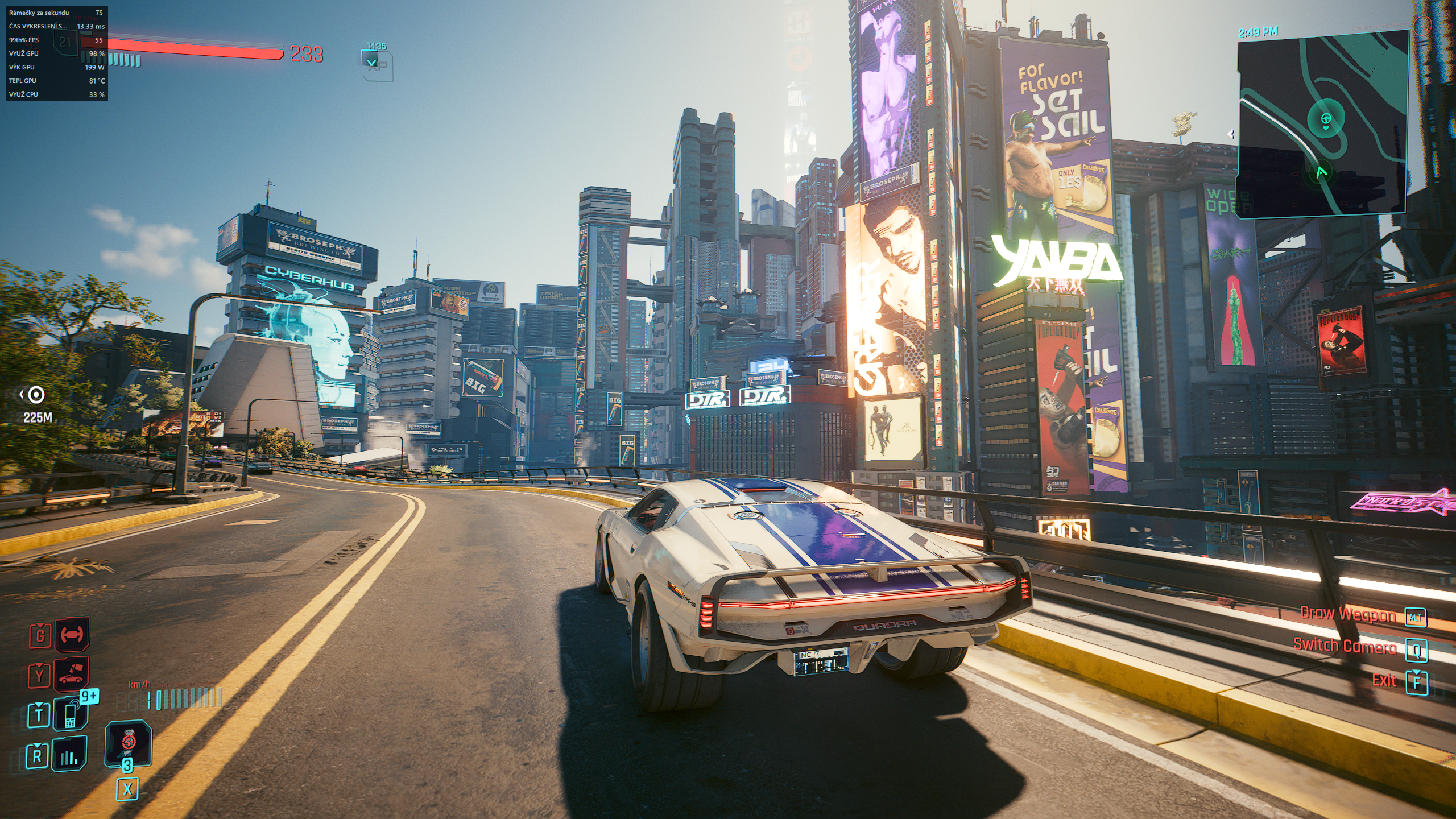Open the phone with 9+ notifications
Image resolution: width=1456 pixels, height=819 pixels.
[x=72, y=714]
